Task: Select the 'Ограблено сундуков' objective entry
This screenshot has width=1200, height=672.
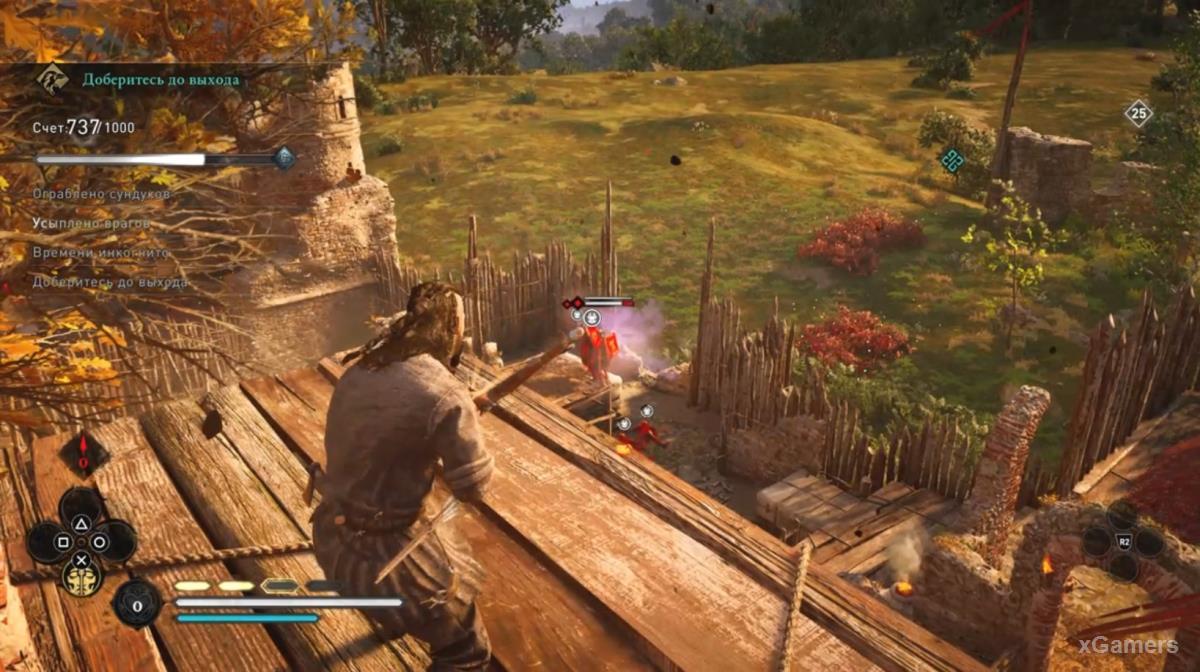Action: 90,193
